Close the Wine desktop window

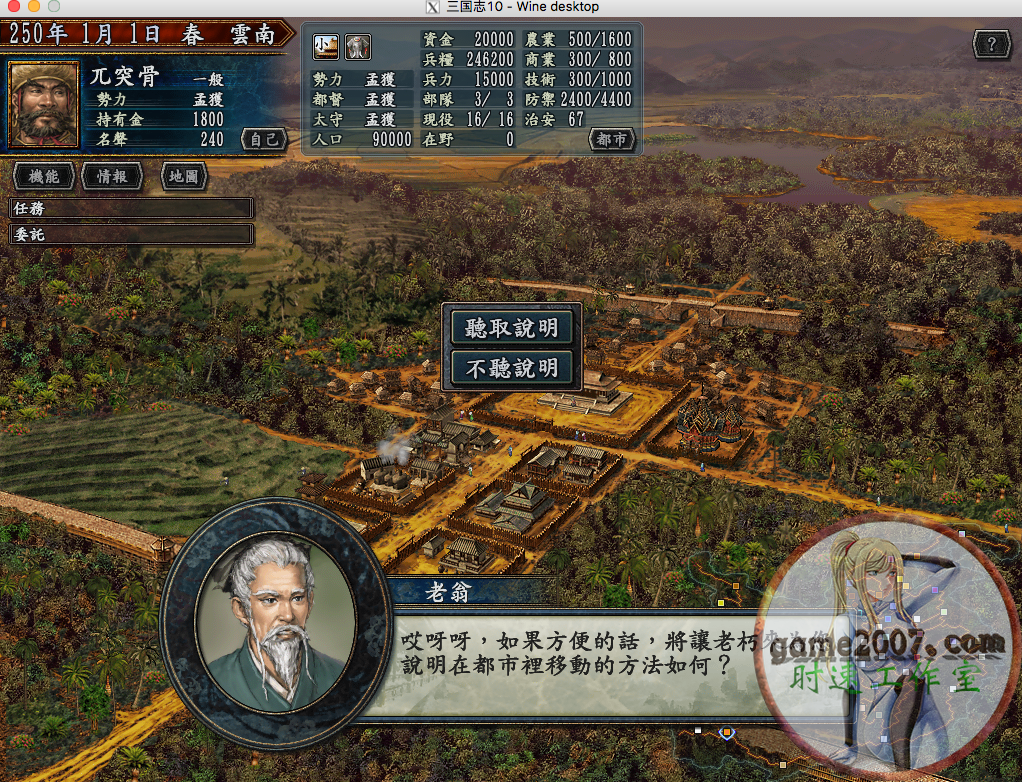pos(12,7)
